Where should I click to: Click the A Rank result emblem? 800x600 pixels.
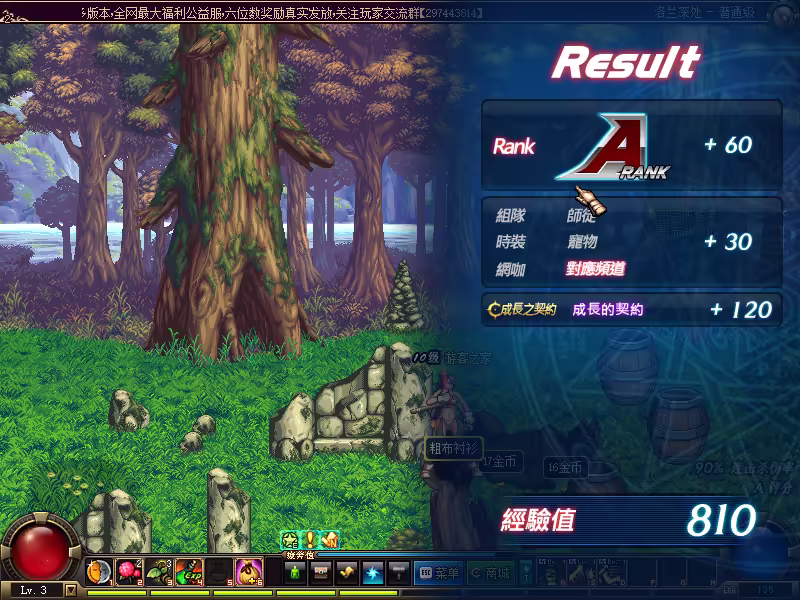pos(610,147)
